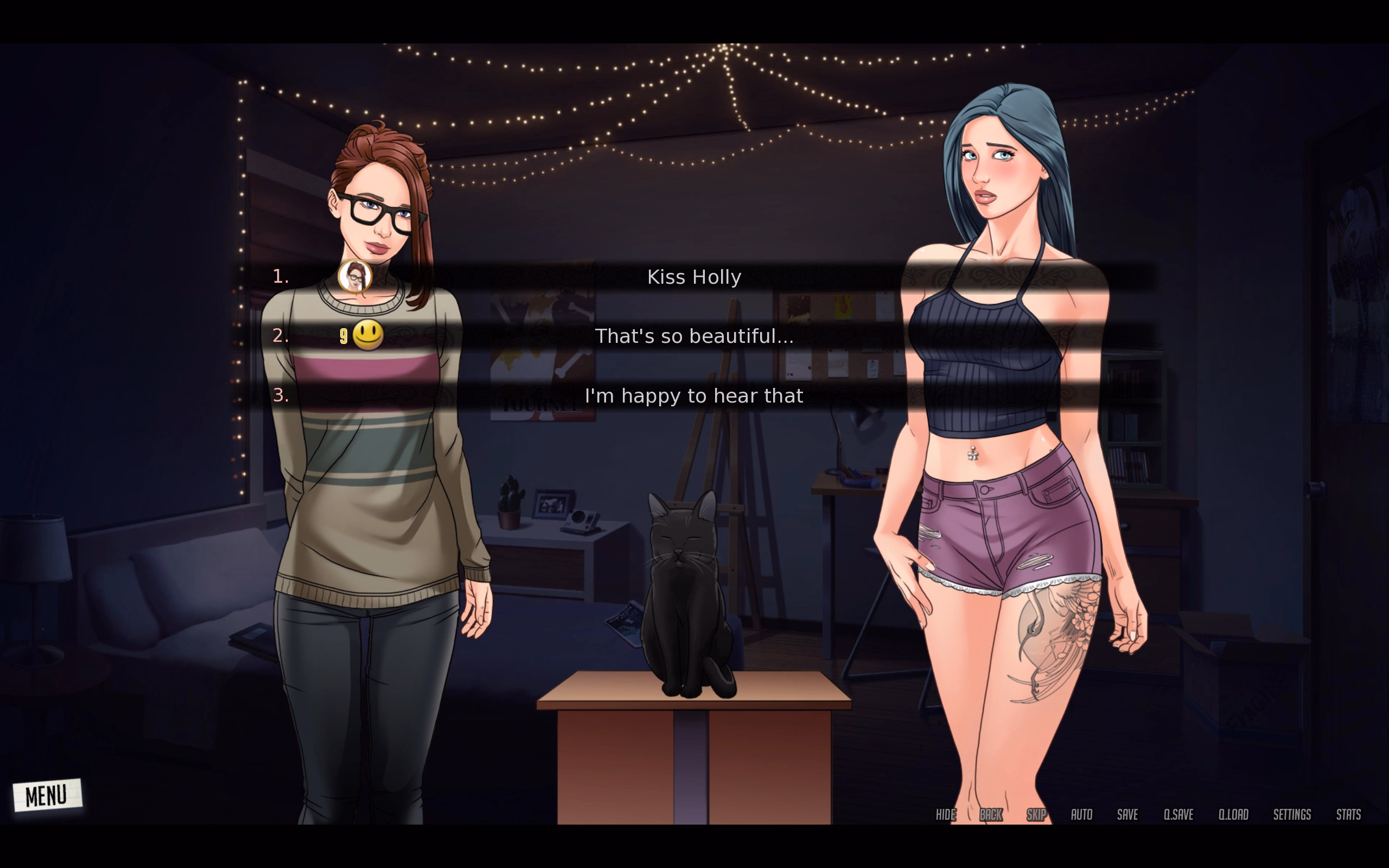This screenshot has height=868, width=1389.
Task: Open the SAVE screen
Action: pyautogui.click(x=1127, y=815)
